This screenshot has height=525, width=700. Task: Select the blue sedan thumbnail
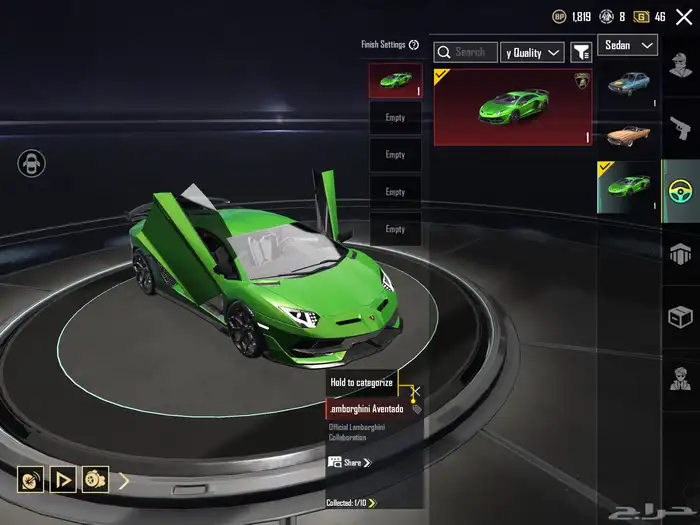[x=630, y=86]
